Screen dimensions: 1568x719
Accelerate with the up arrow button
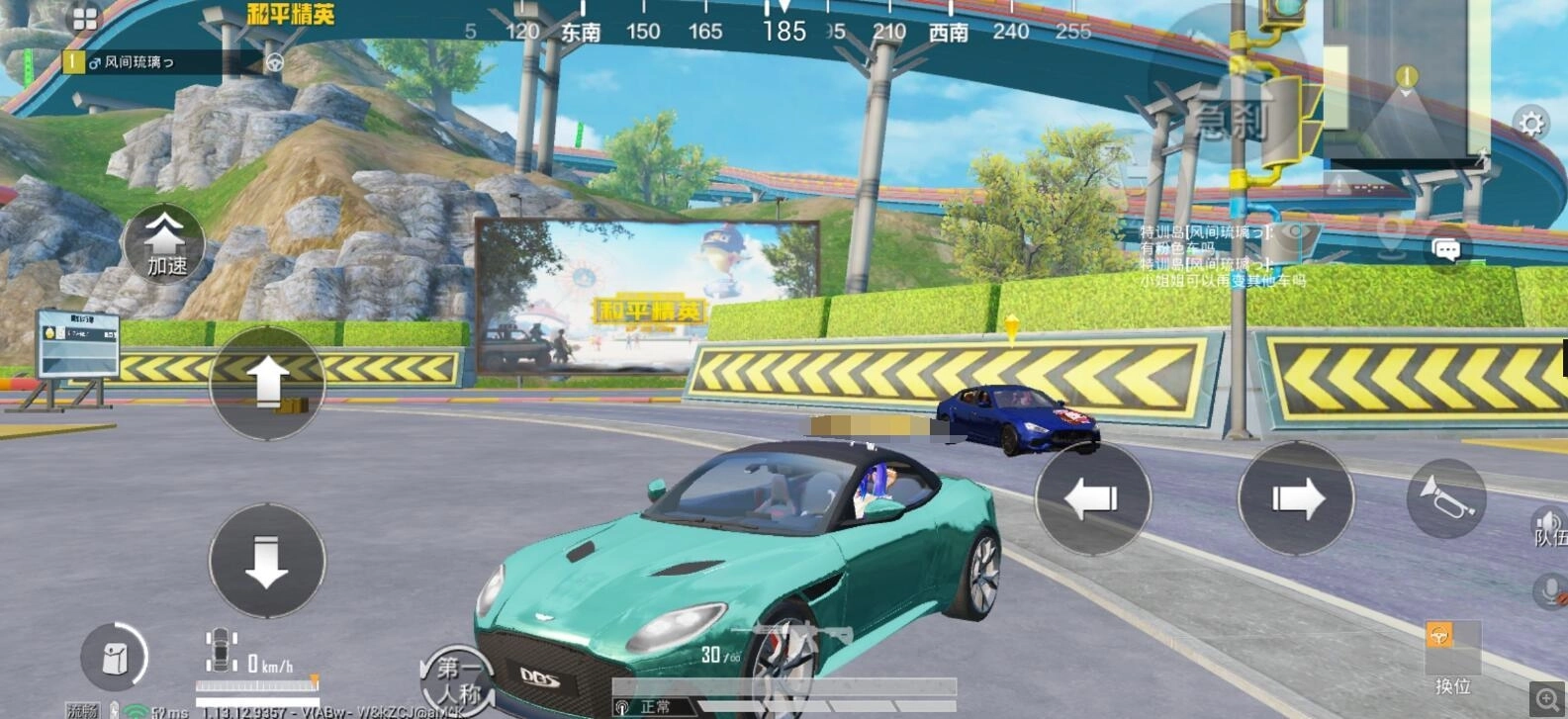[x=266, y=382]
